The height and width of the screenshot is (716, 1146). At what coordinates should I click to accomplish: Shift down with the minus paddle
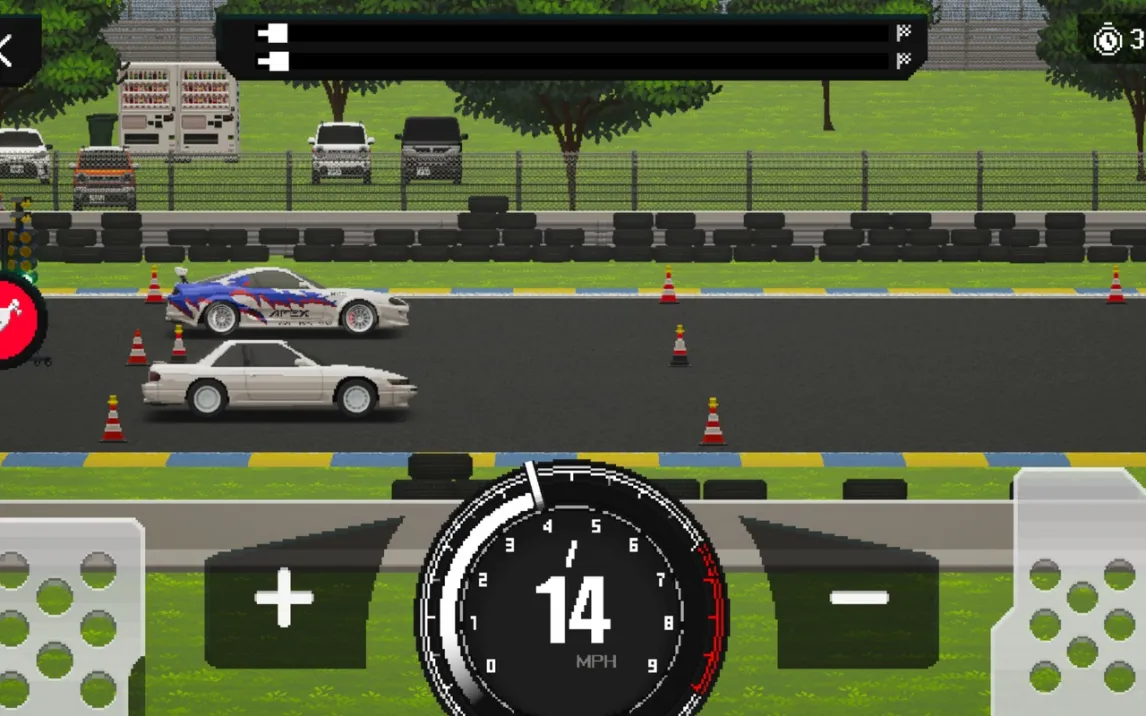coord(858,599)
